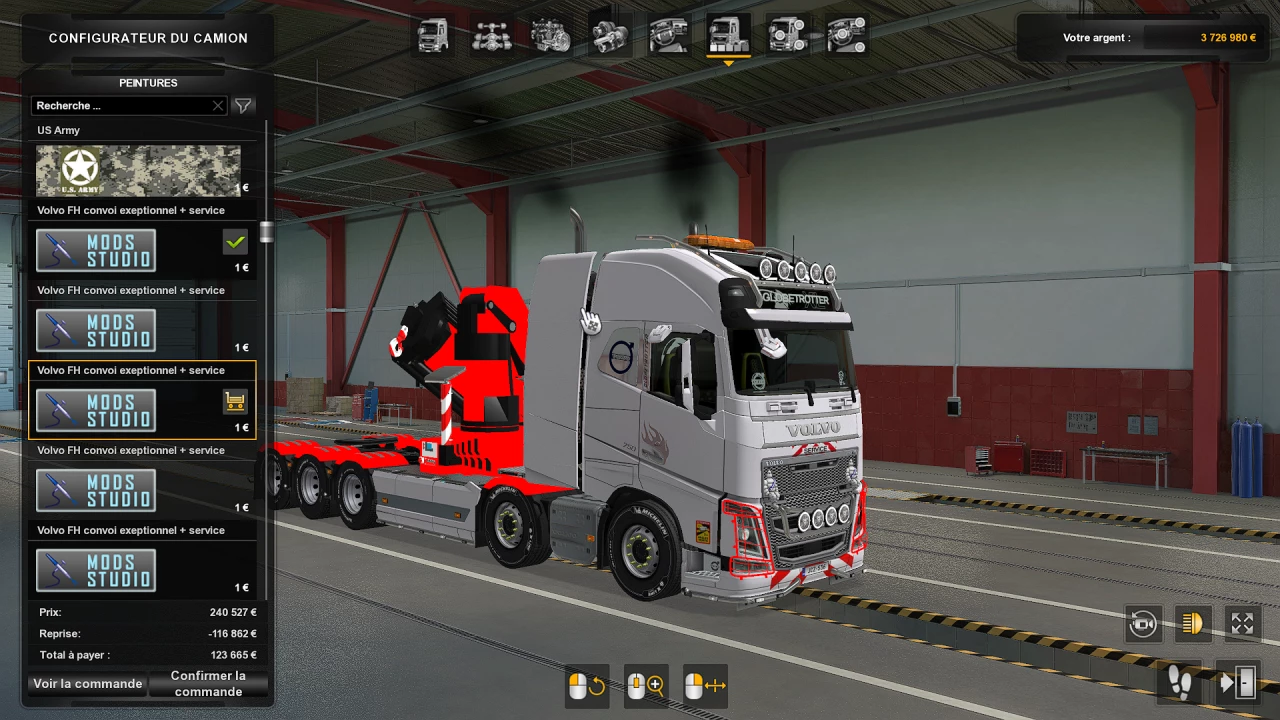
Task: Click the Voir la commande button
Action: click(x=87, y=684)
